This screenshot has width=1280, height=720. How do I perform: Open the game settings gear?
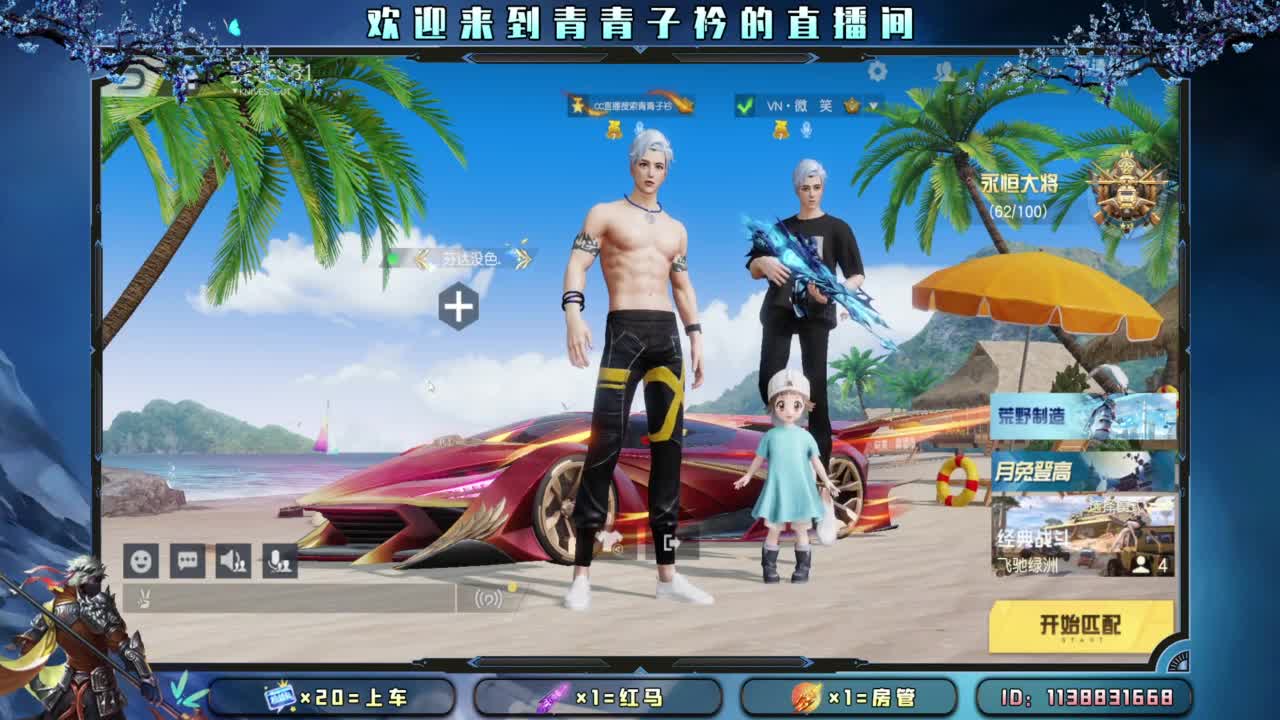point(879,71)
